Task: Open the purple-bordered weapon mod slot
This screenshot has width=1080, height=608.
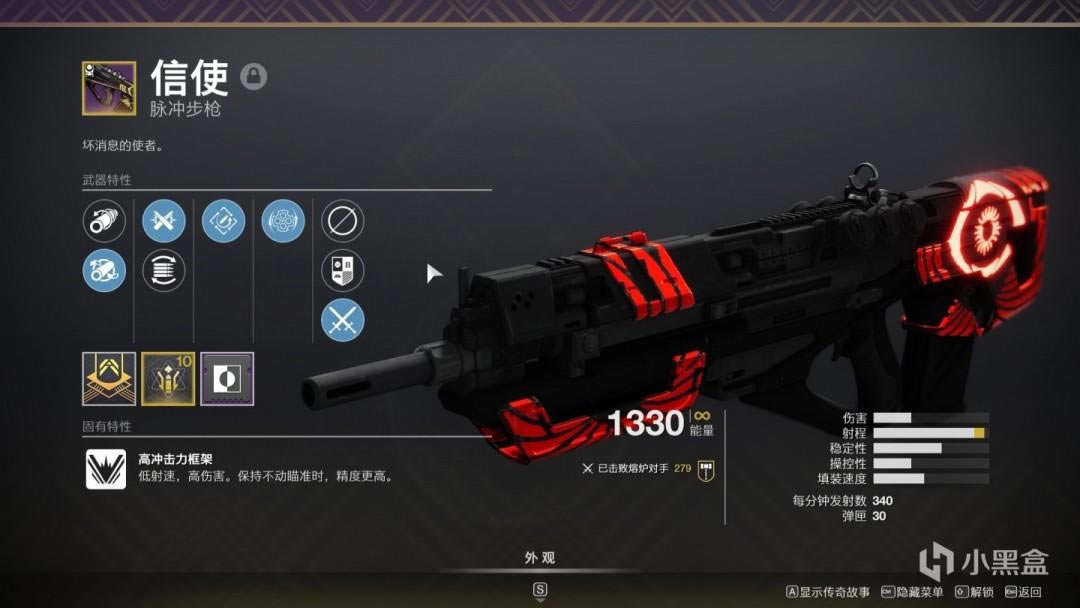Action: 227,378
